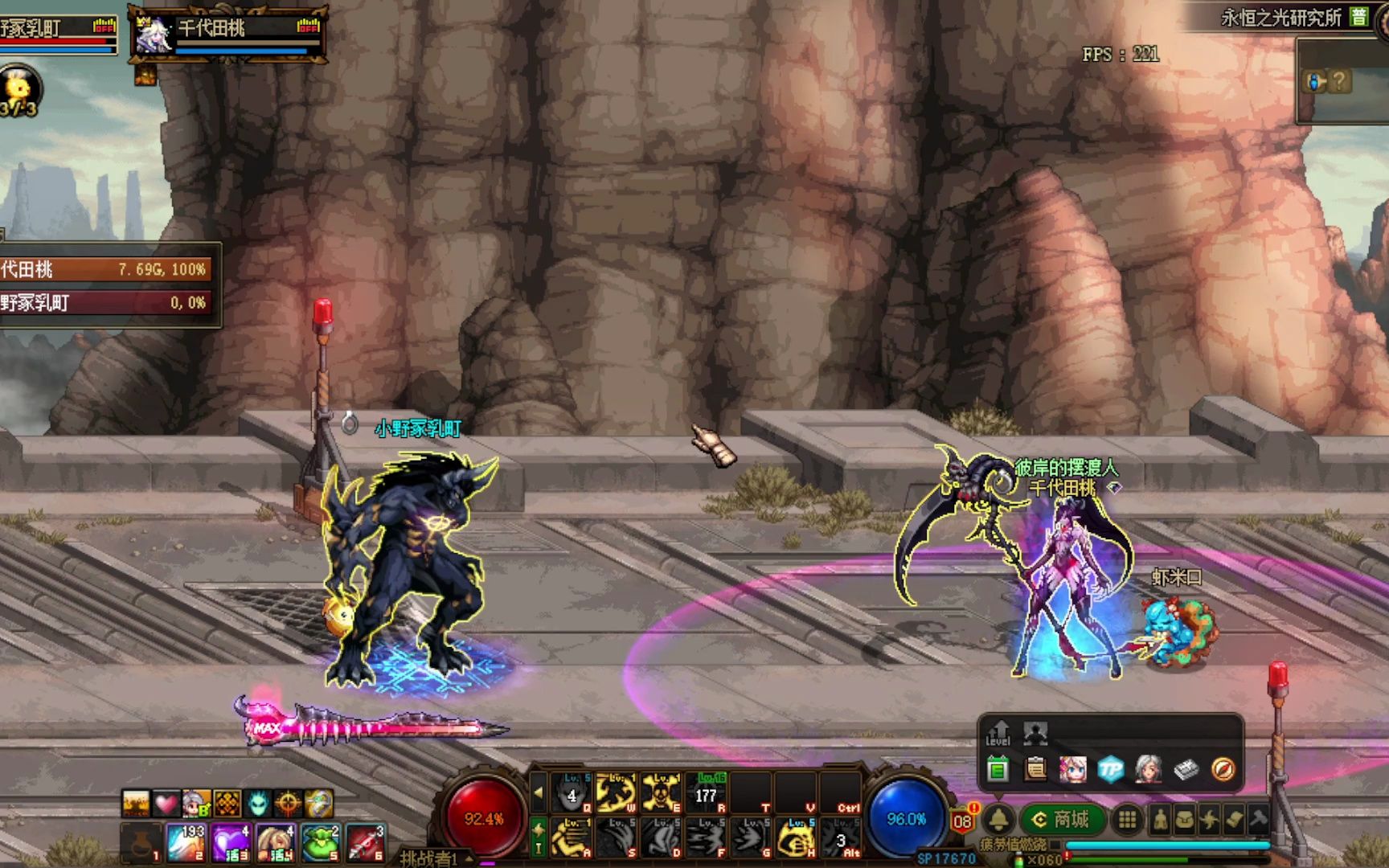1389x868 pixels.
Task: Select the green pouch item in slot 5
Action: 321,842
